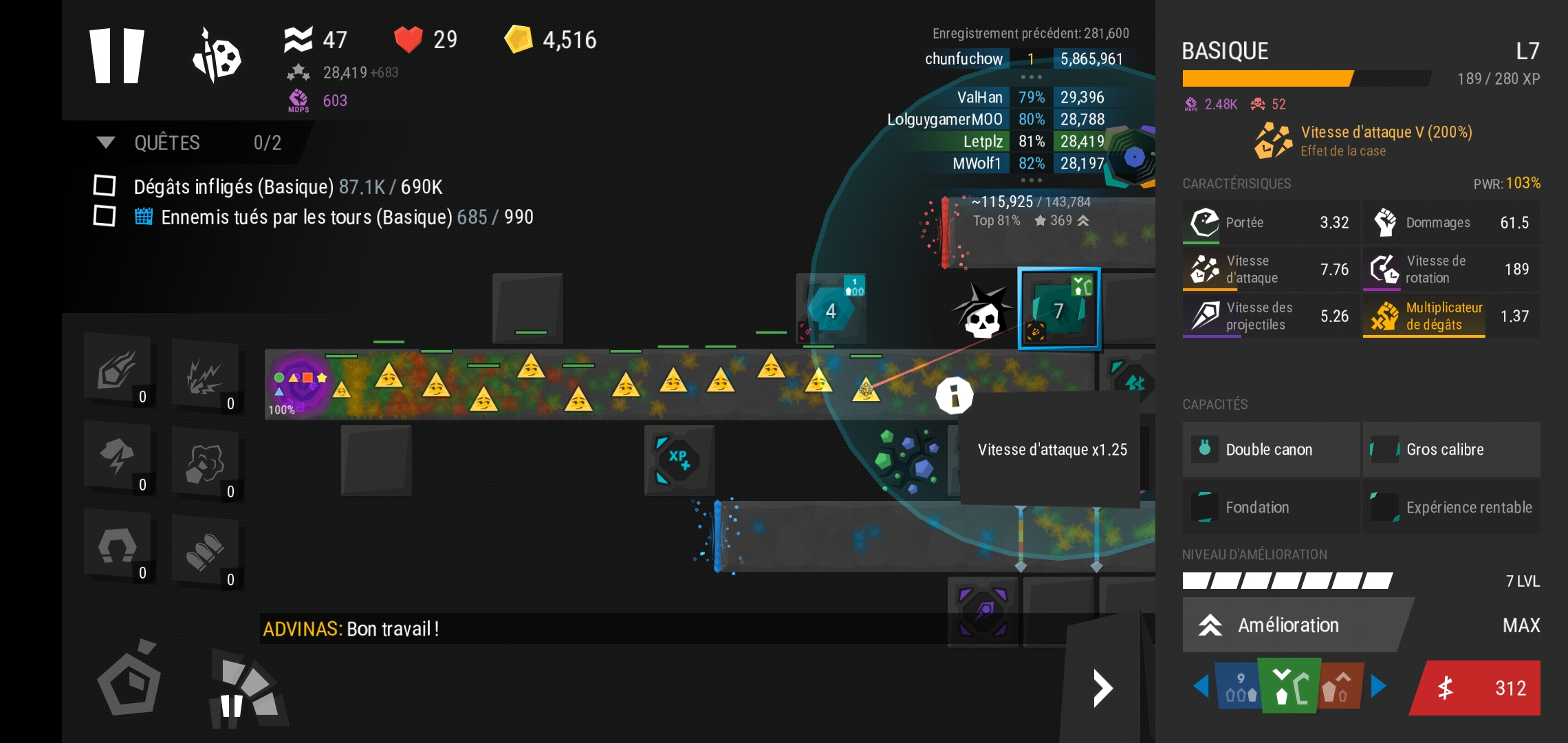This screenshot has height=743, width=1568.
Task: Activate the bullets ability slot
Action: pyautogui.click(x=205, y=550)
